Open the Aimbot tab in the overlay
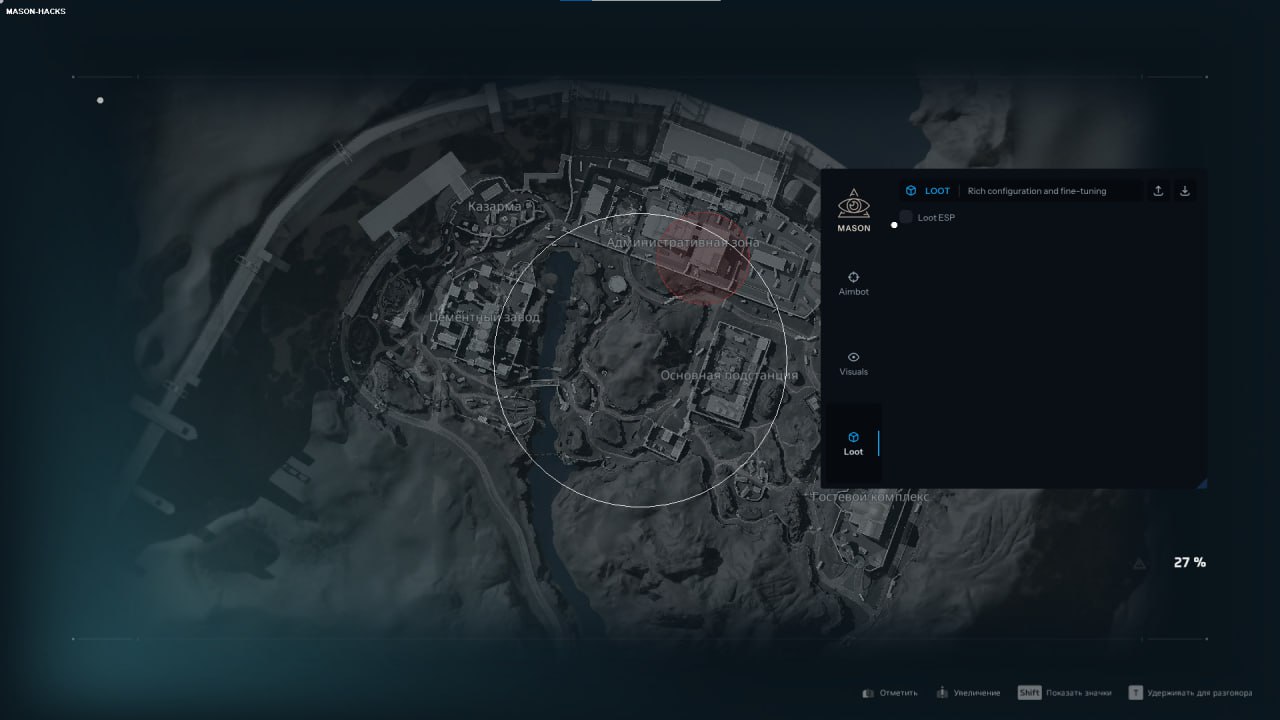Viewport: 1280px width, 720px height. [x=853, y=283]
